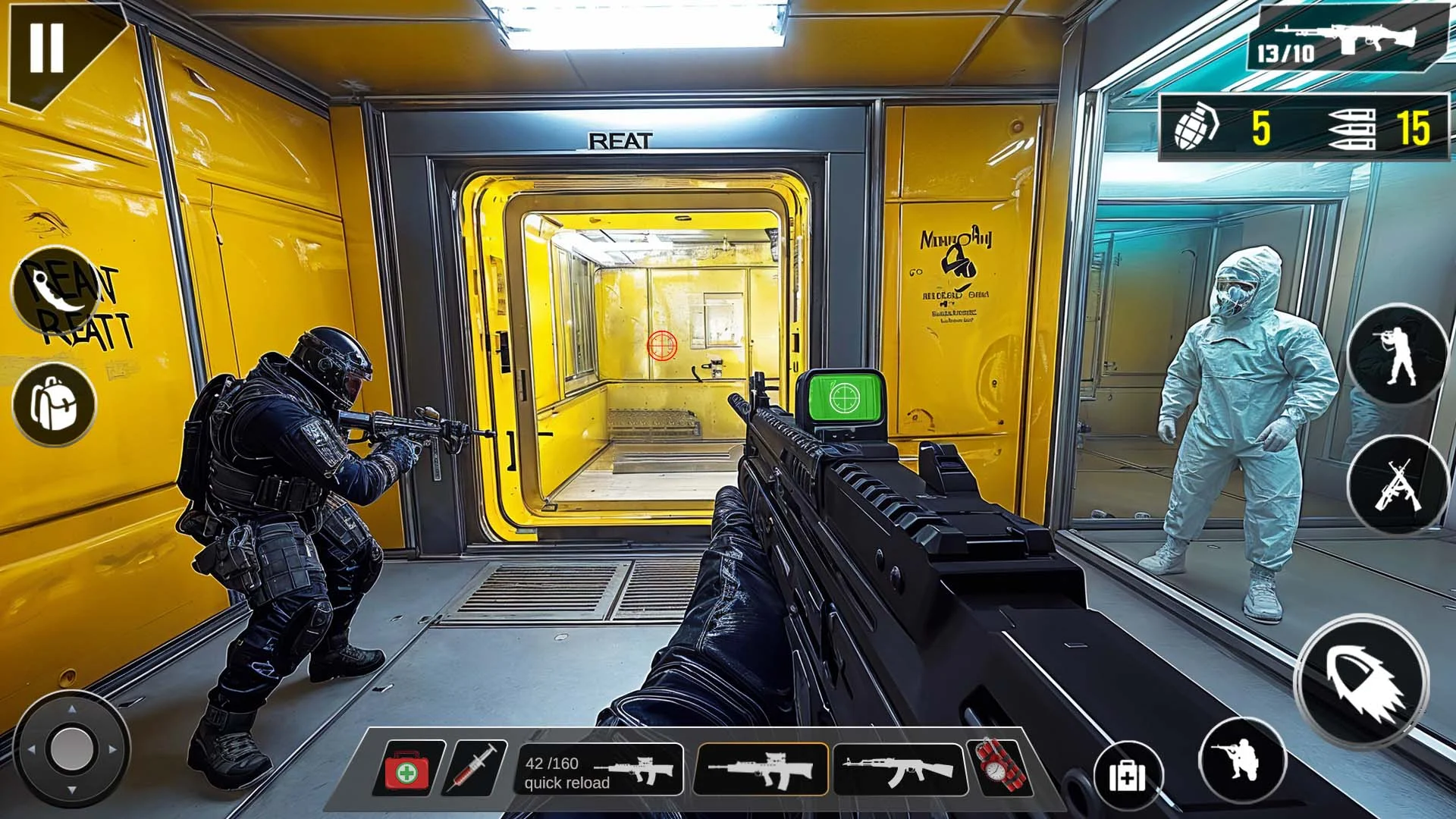Select the syringe hotbar slot
1456x819 pixels.
pos(476,769)
